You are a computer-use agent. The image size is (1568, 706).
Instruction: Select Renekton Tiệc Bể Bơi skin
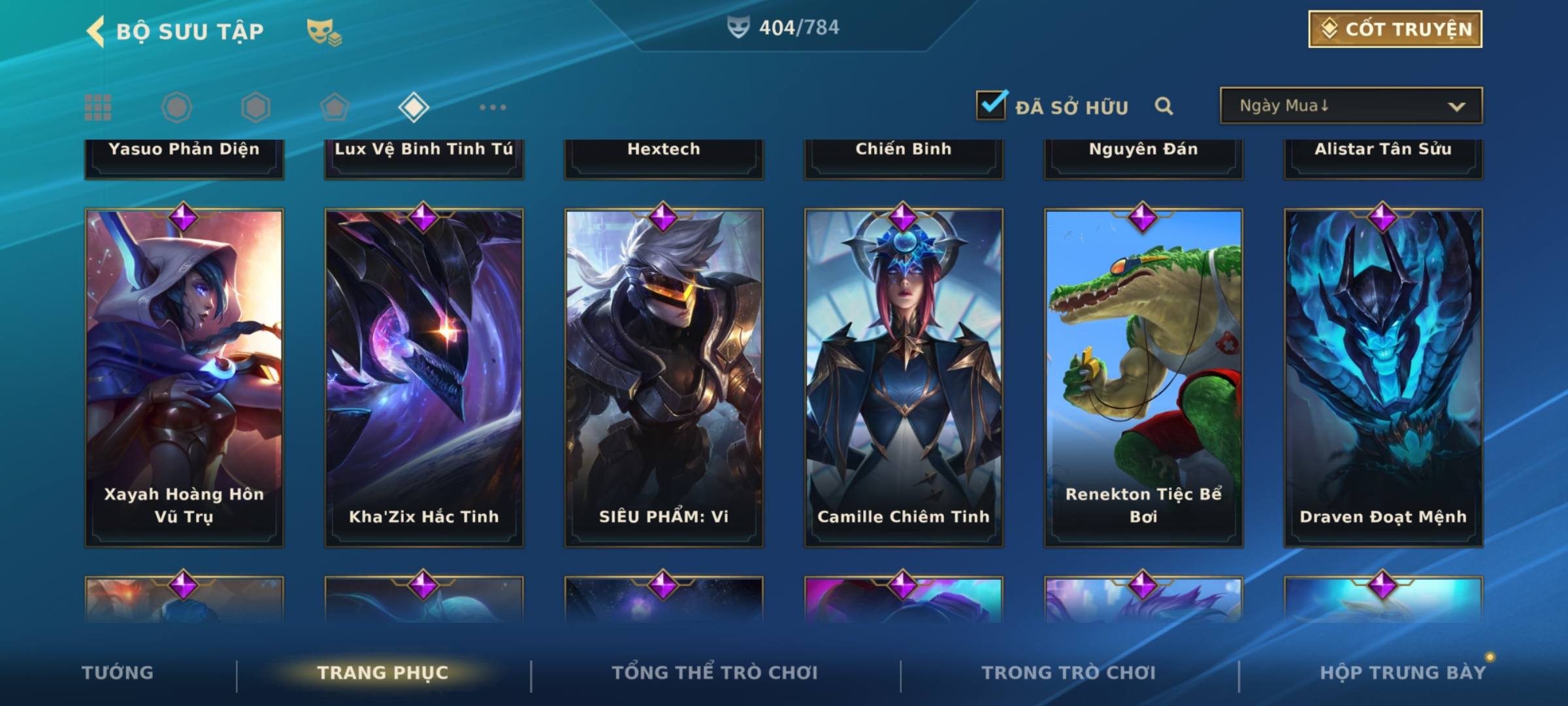point(1143,377)
